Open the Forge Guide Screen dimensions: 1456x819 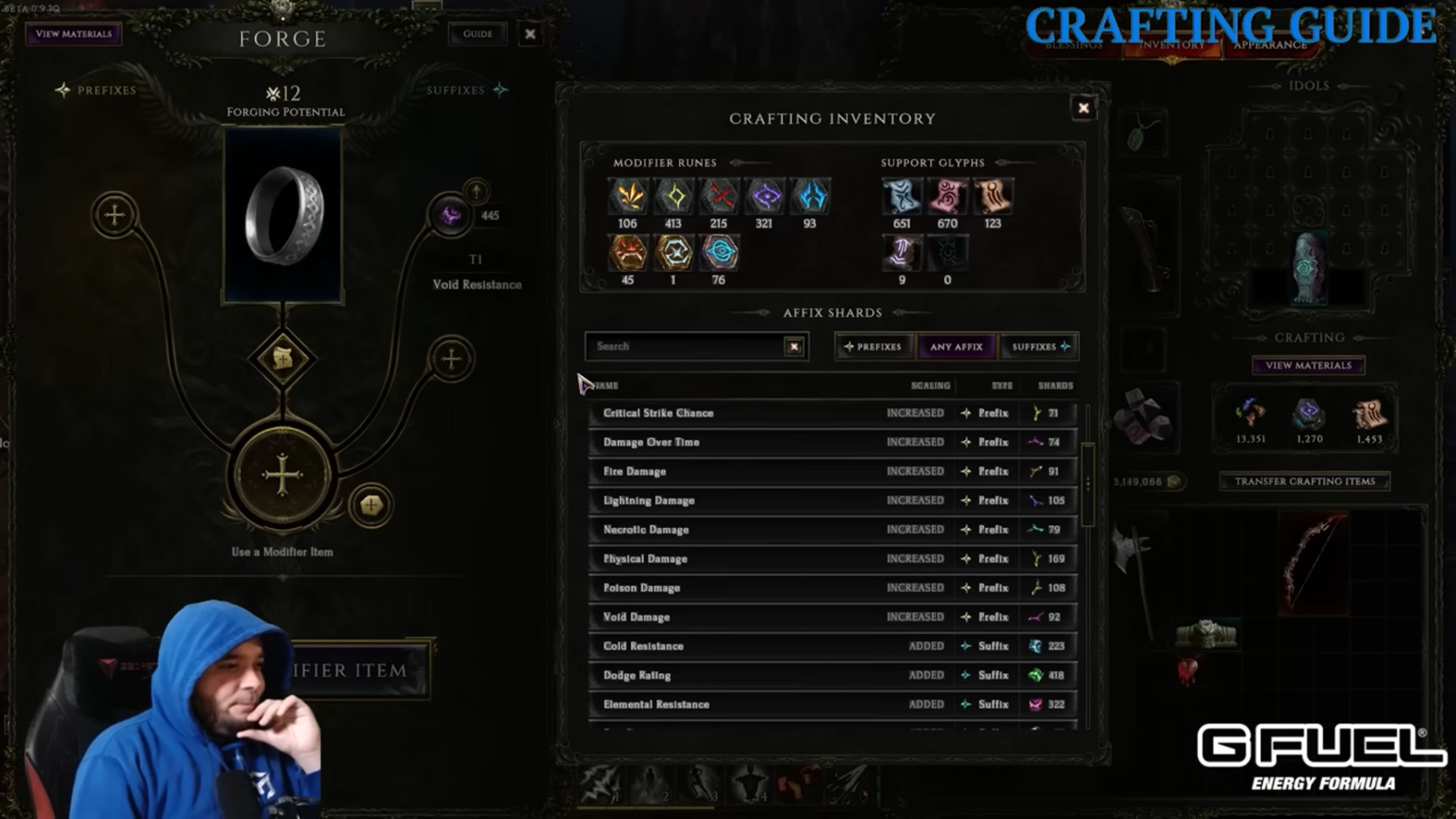tap(477, 34)
